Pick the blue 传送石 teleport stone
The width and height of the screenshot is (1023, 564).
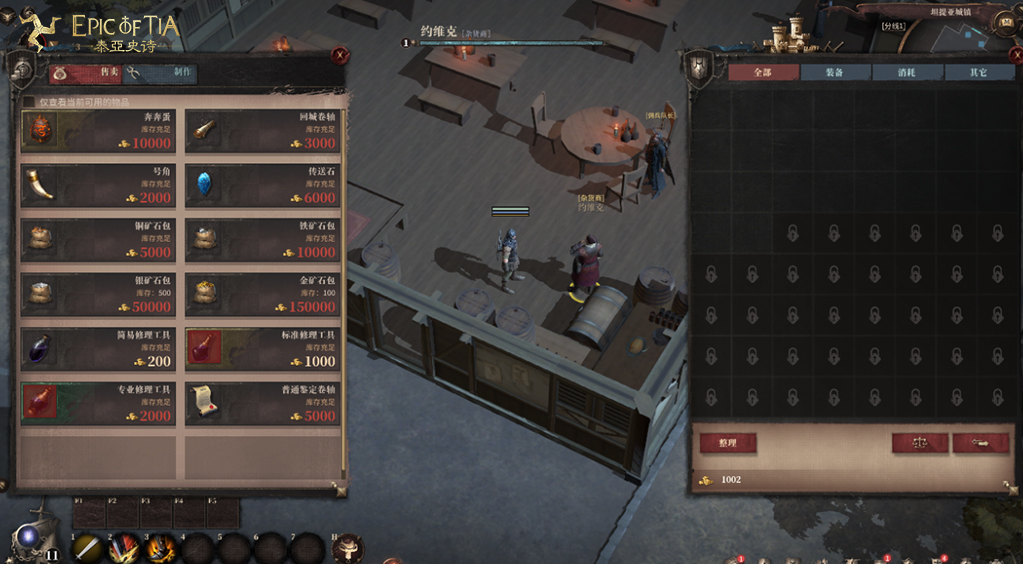[x=262, y=186]
